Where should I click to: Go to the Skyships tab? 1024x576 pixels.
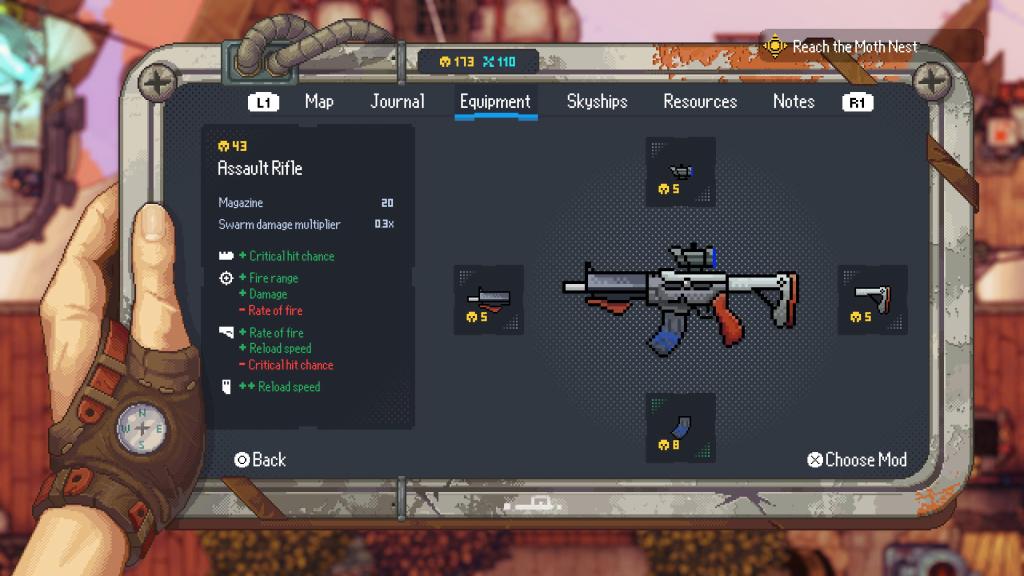click(x=597, y=101)
